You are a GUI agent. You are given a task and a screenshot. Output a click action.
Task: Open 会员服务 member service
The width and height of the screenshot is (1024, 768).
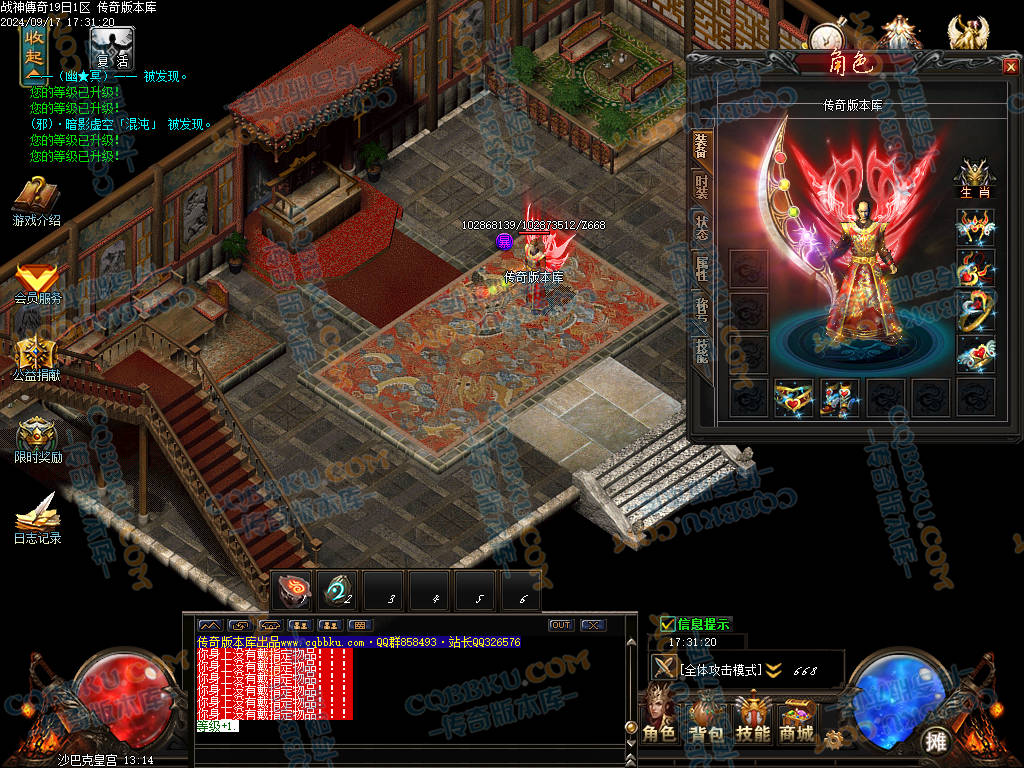point(37,283)
